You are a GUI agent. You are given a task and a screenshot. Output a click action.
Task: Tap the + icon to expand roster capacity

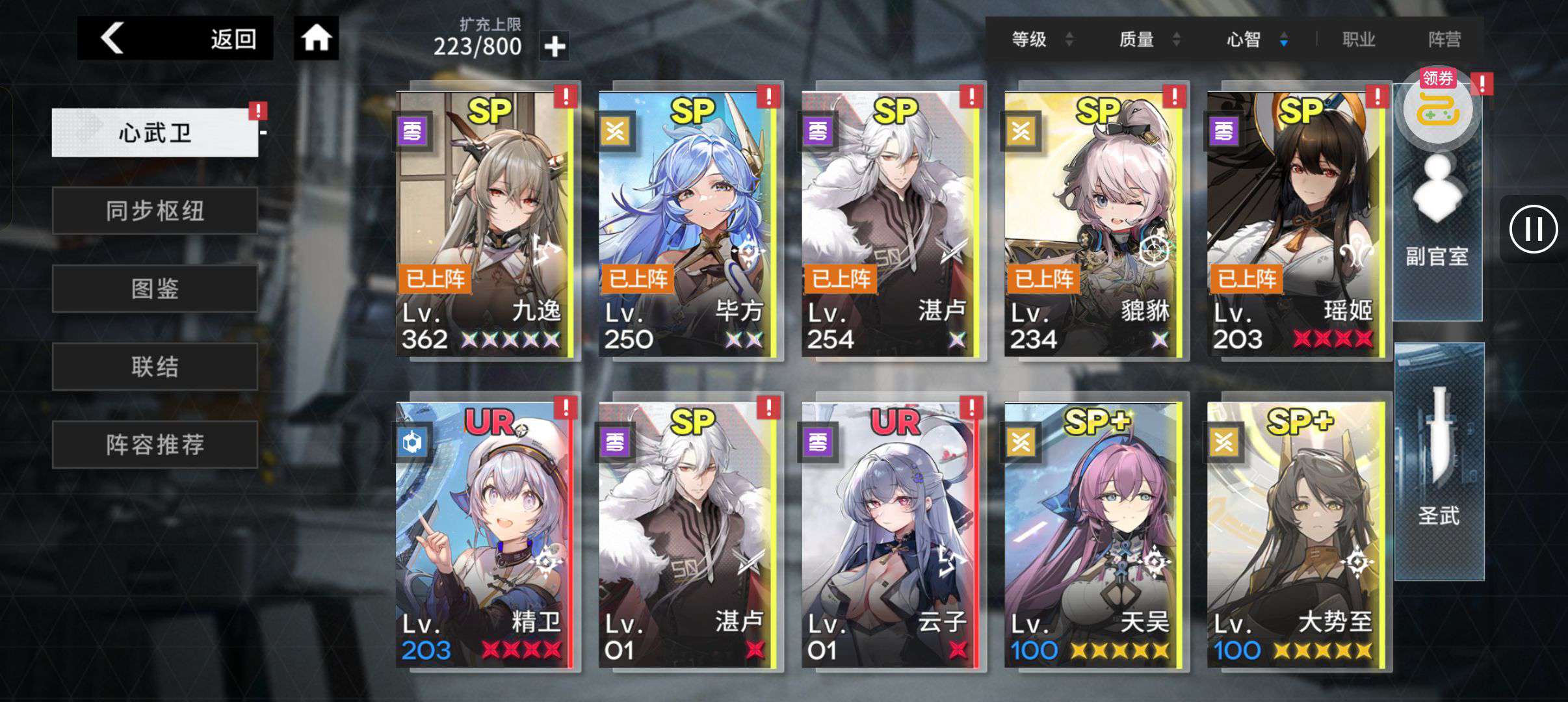pyautogui.click(x=555, y=47)
